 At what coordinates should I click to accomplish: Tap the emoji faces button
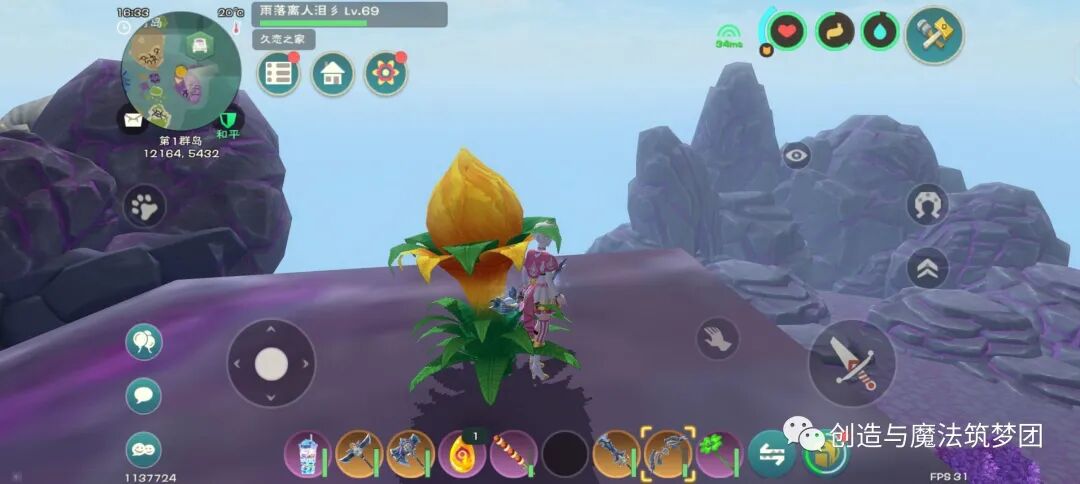click(x=143, y=449)
